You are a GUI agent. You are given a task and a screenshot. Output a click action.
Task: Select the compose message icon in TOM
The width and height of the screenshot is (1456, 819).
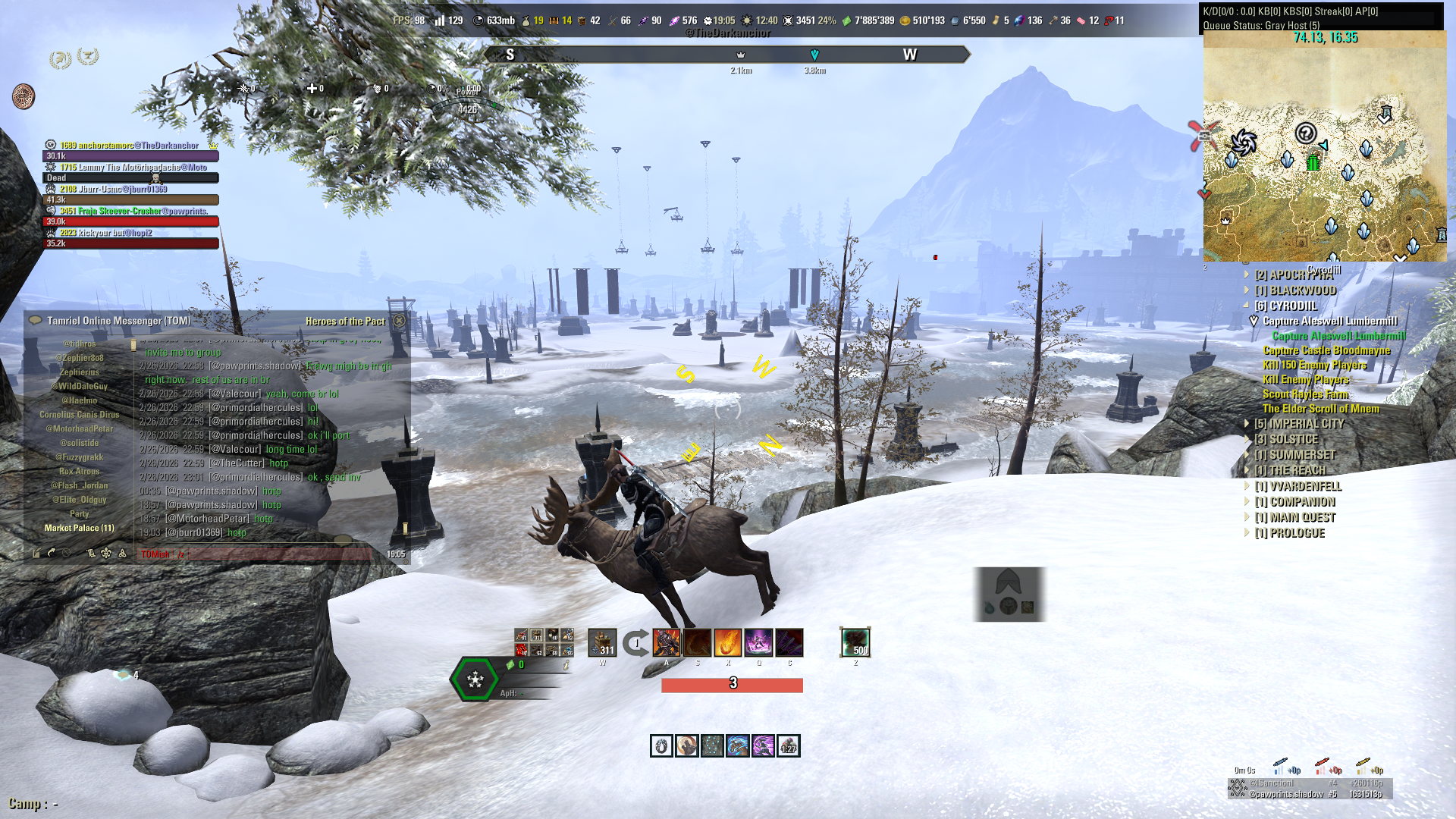pyautogui.click(x=36, y=554)
